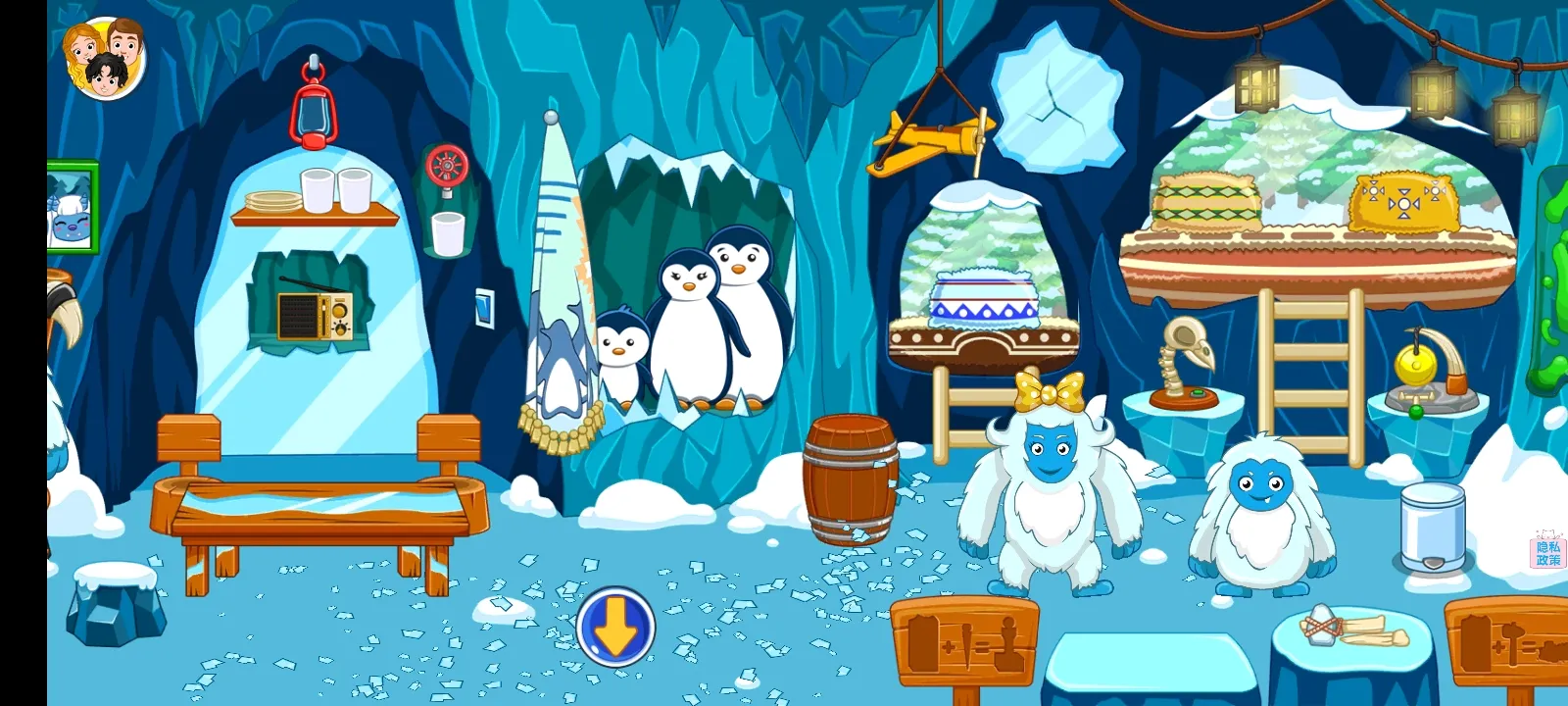Tap the yellow down arrow button
This screenshot has height=706, width=1568.
(615, 628)
